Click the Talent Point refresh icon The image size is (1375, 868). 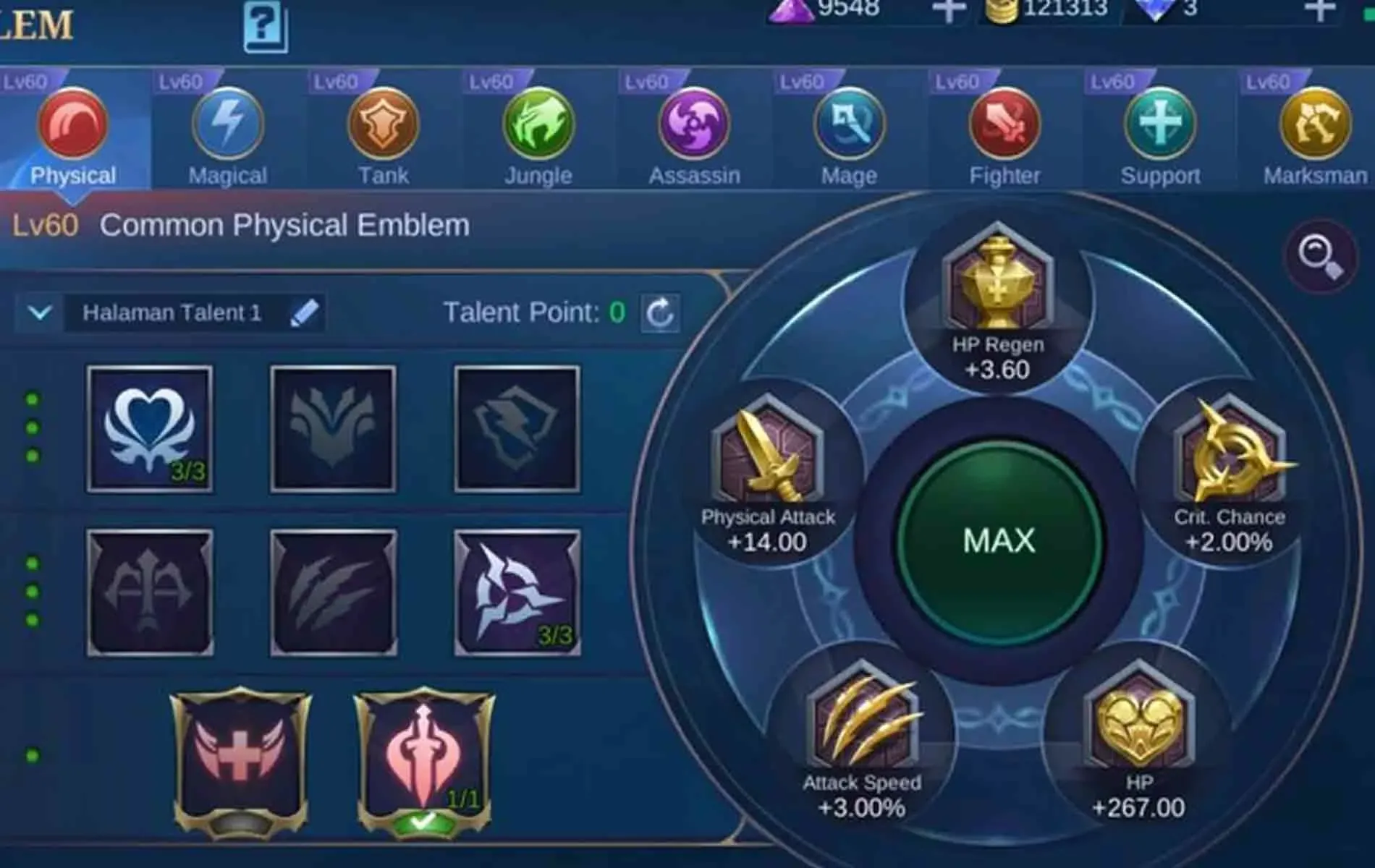pos(661,312)
